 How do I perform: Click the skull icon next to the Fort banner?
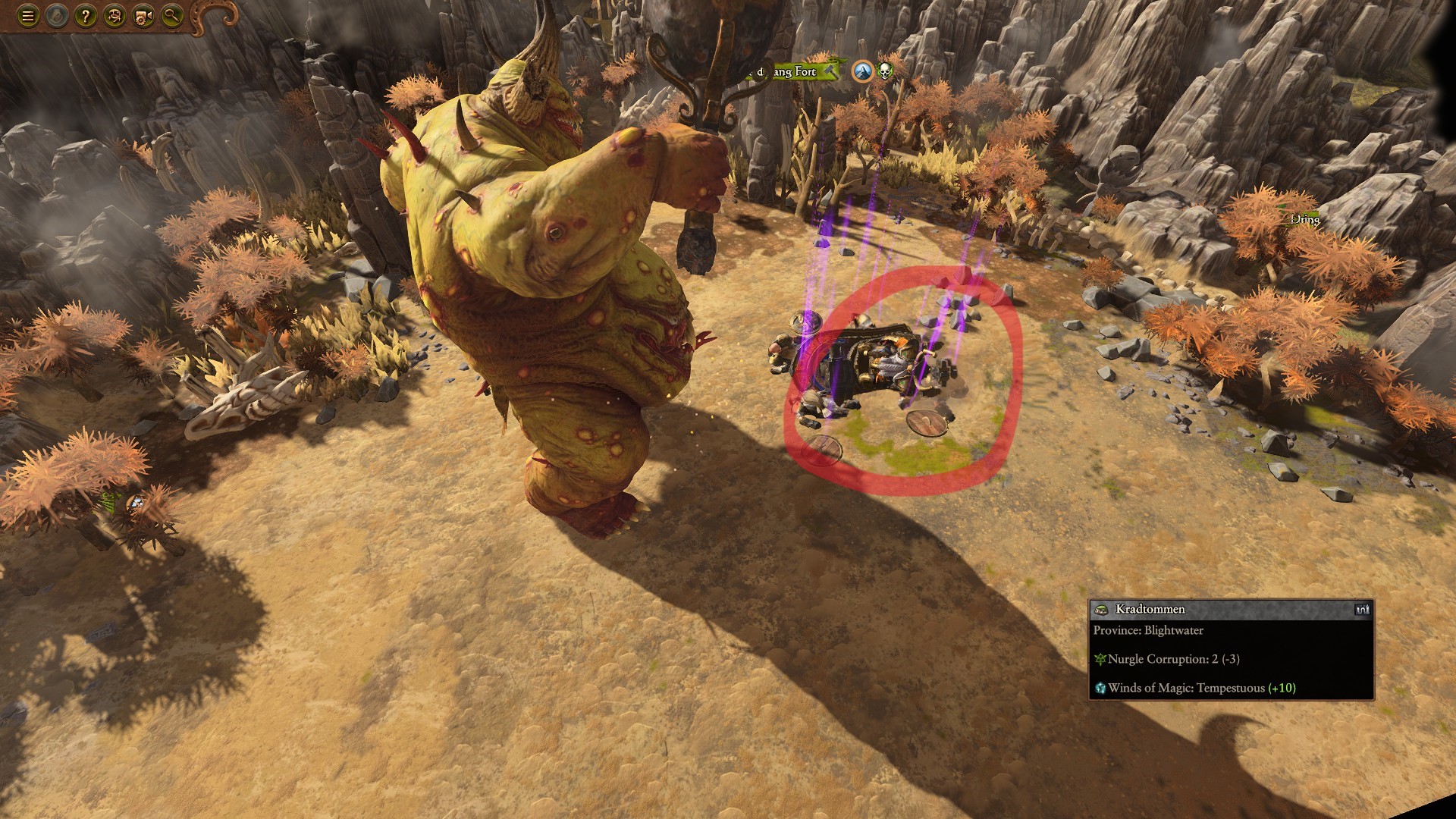pyautogui.click(x=884, y=72)
